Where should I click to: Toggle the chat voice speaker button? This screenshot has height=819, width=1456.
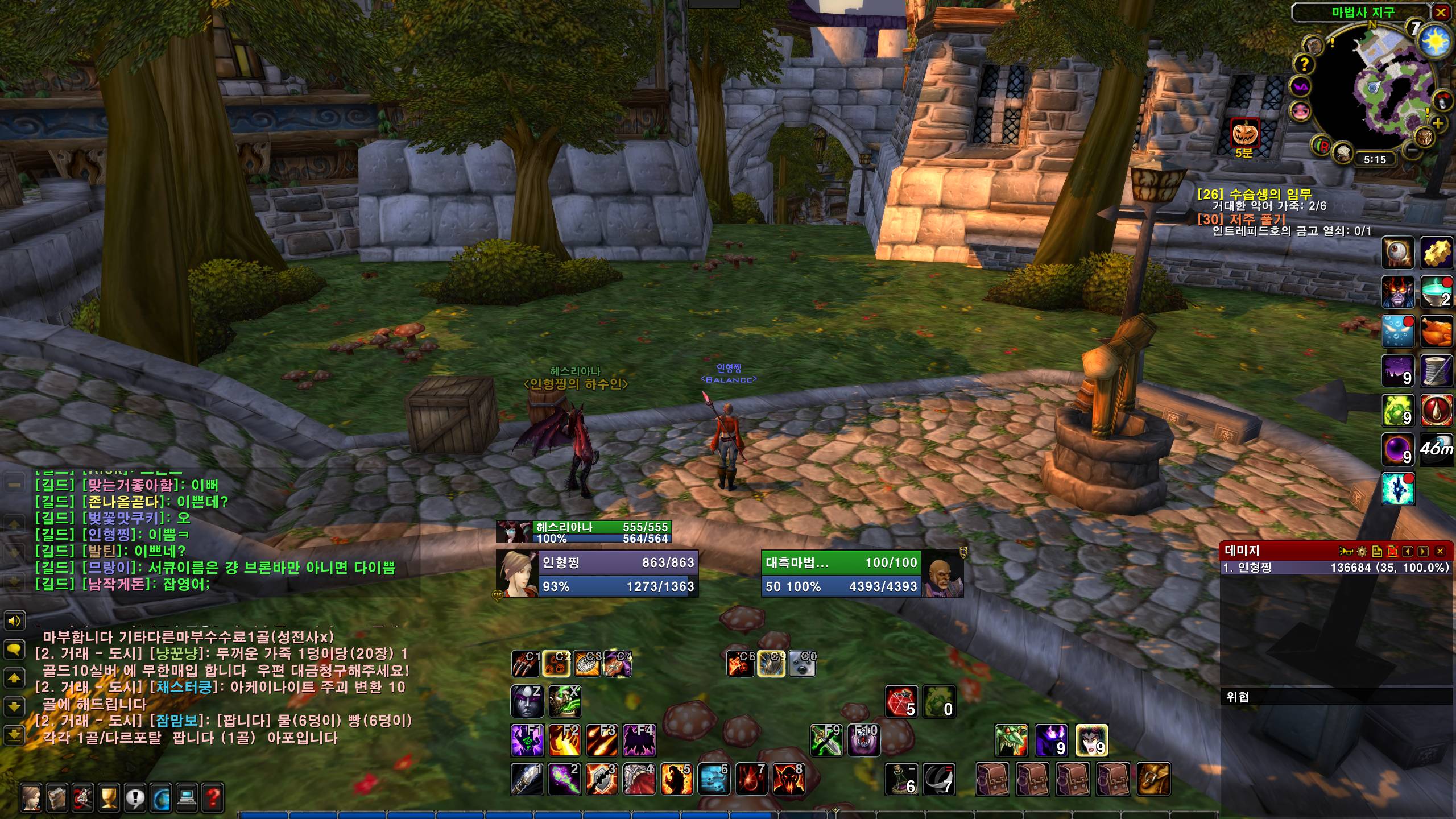pos(14,621)
